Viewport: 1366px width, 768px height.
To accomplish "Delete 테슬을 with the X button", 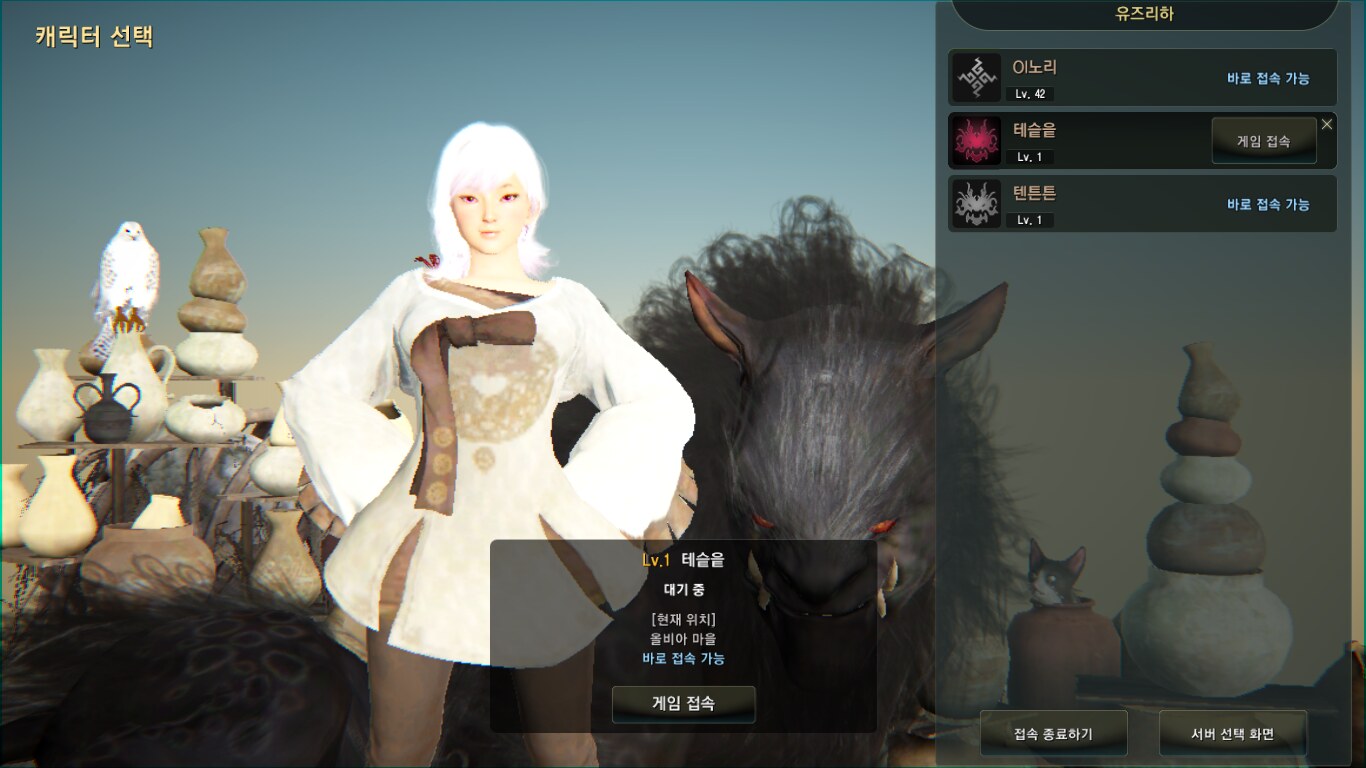I will tap(1327, 124).
